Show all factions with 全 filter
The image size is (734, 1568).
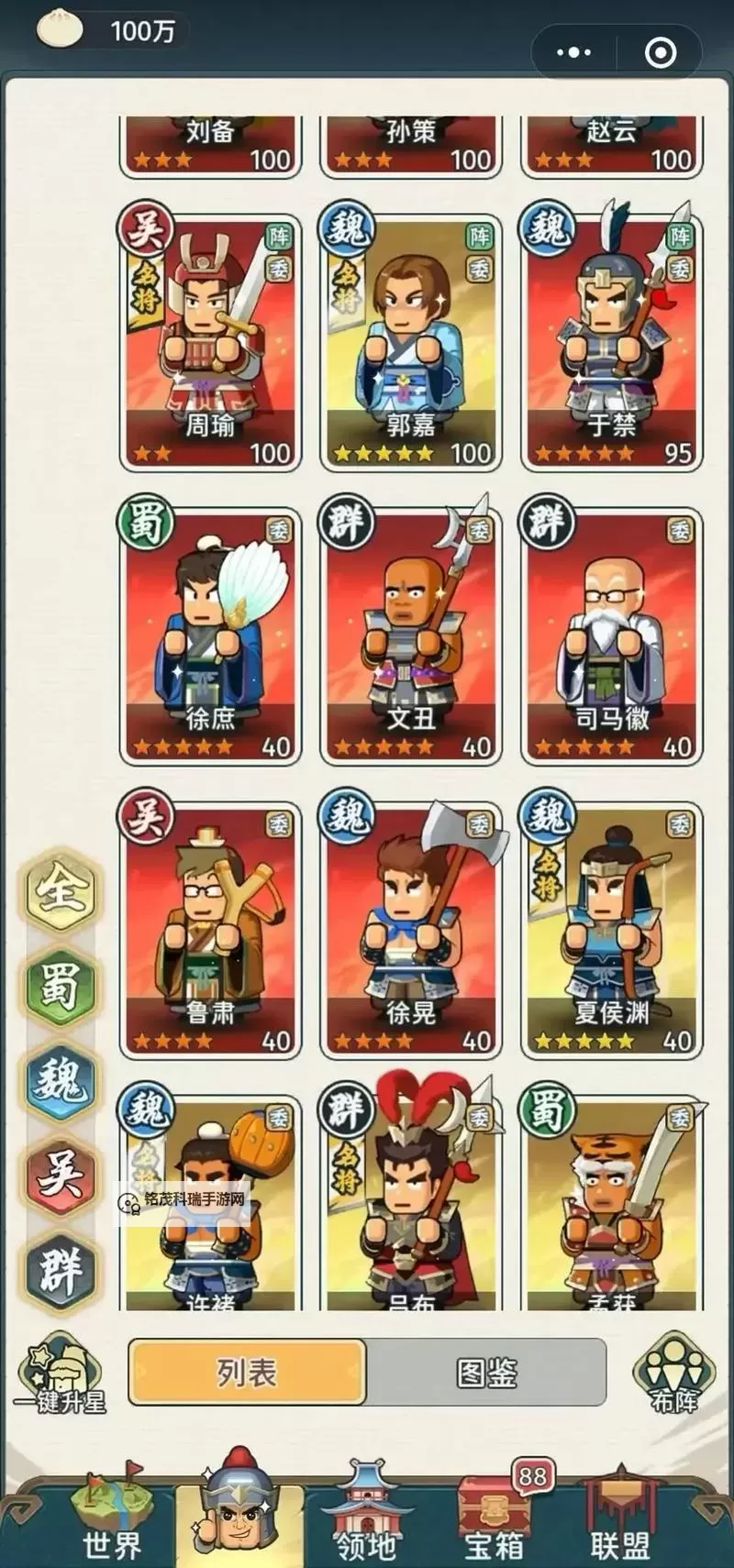pos(61,889)
